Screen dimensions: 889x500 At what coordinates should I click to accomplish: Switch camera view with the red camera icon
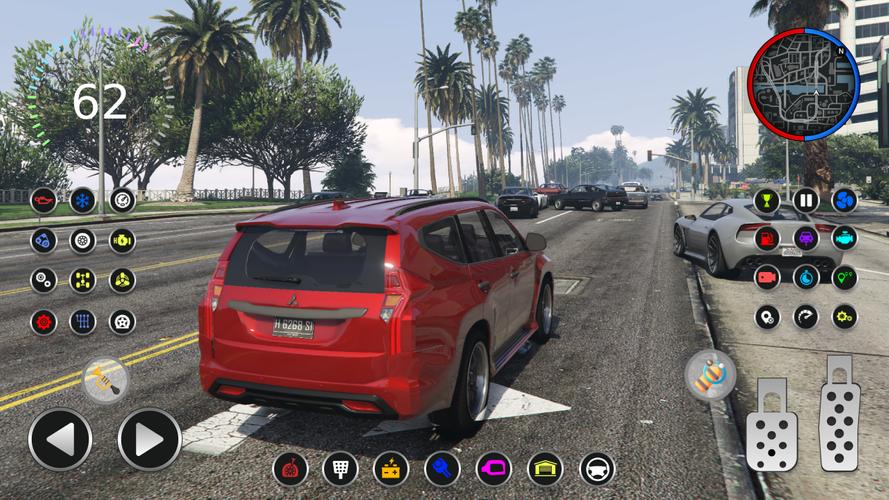[766, 277]
